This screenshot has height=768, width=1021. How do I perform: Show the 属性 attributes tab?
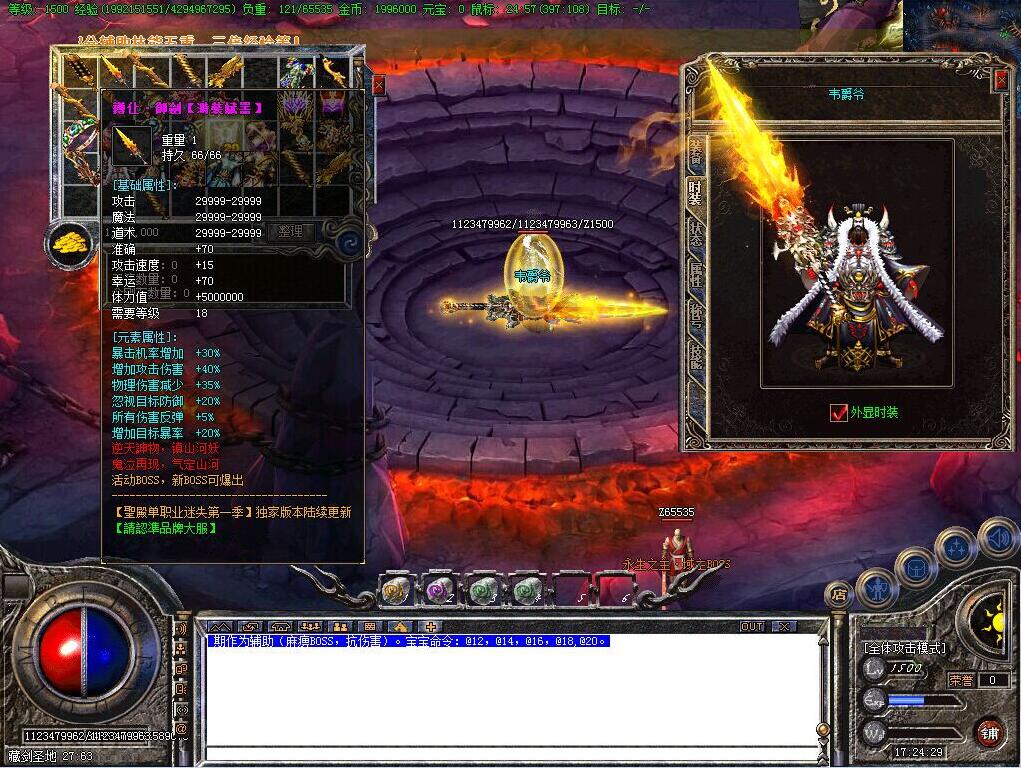(696, 275)
